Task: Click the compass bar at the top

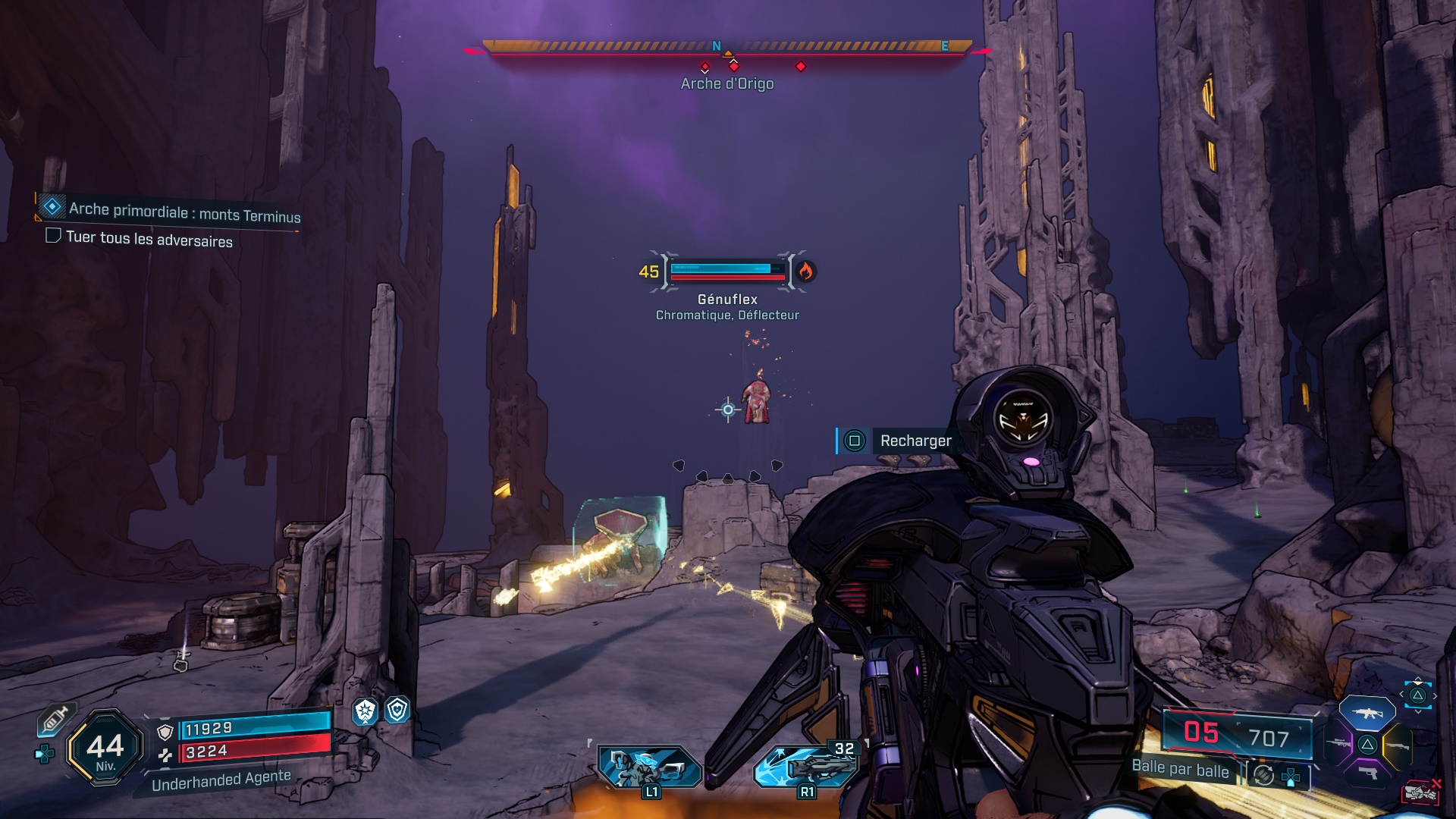Action: click(x=727, y=48)
